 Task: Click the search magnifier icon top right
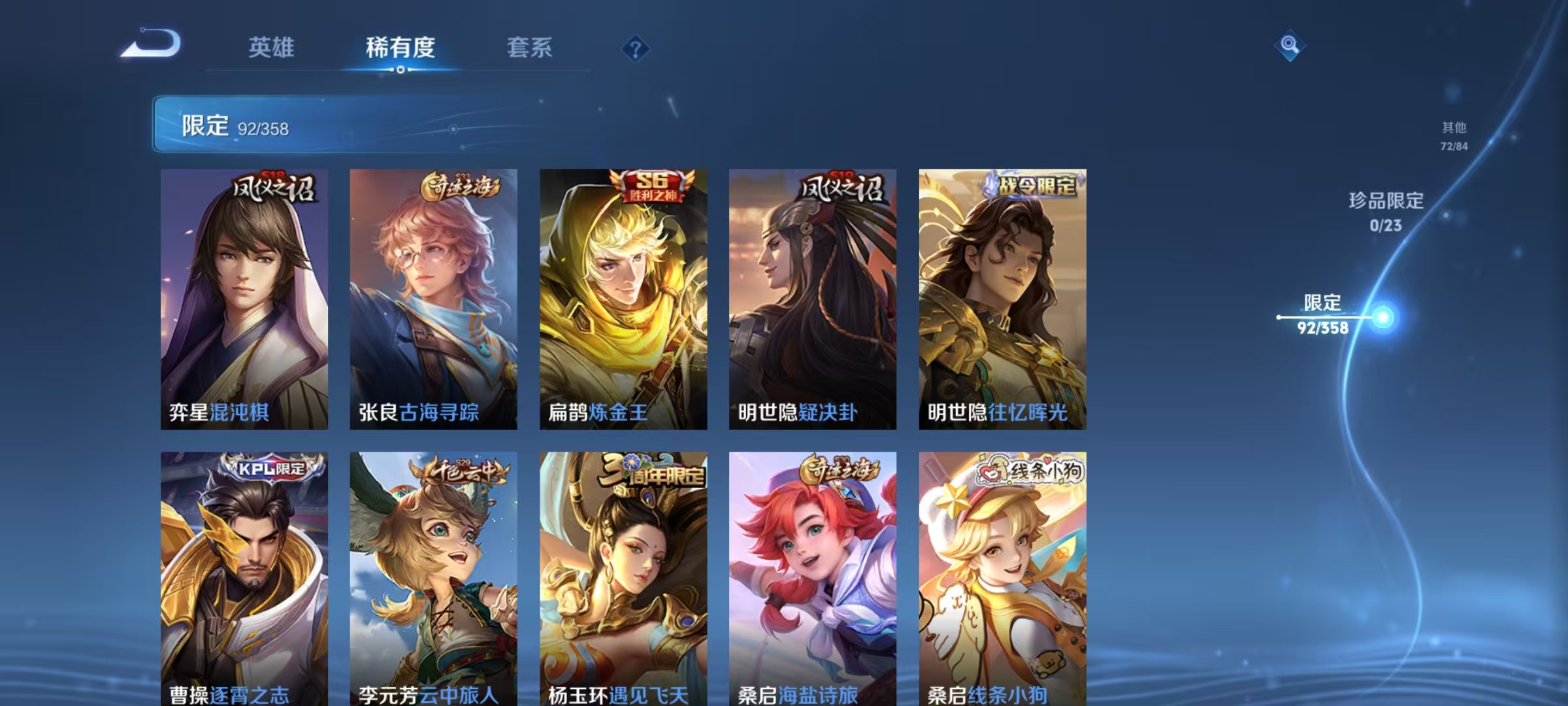(x=1288, y=44)
